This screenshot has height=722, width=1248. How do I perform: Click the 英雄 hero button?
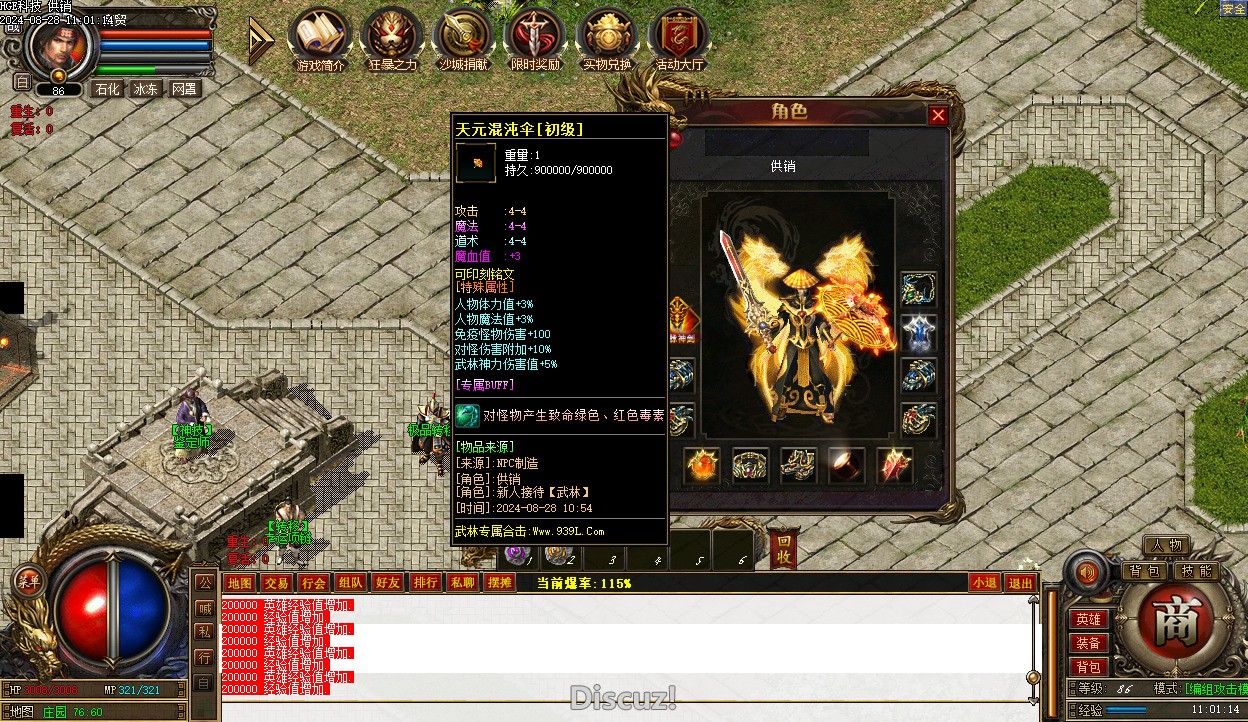tap(1088, 620)
